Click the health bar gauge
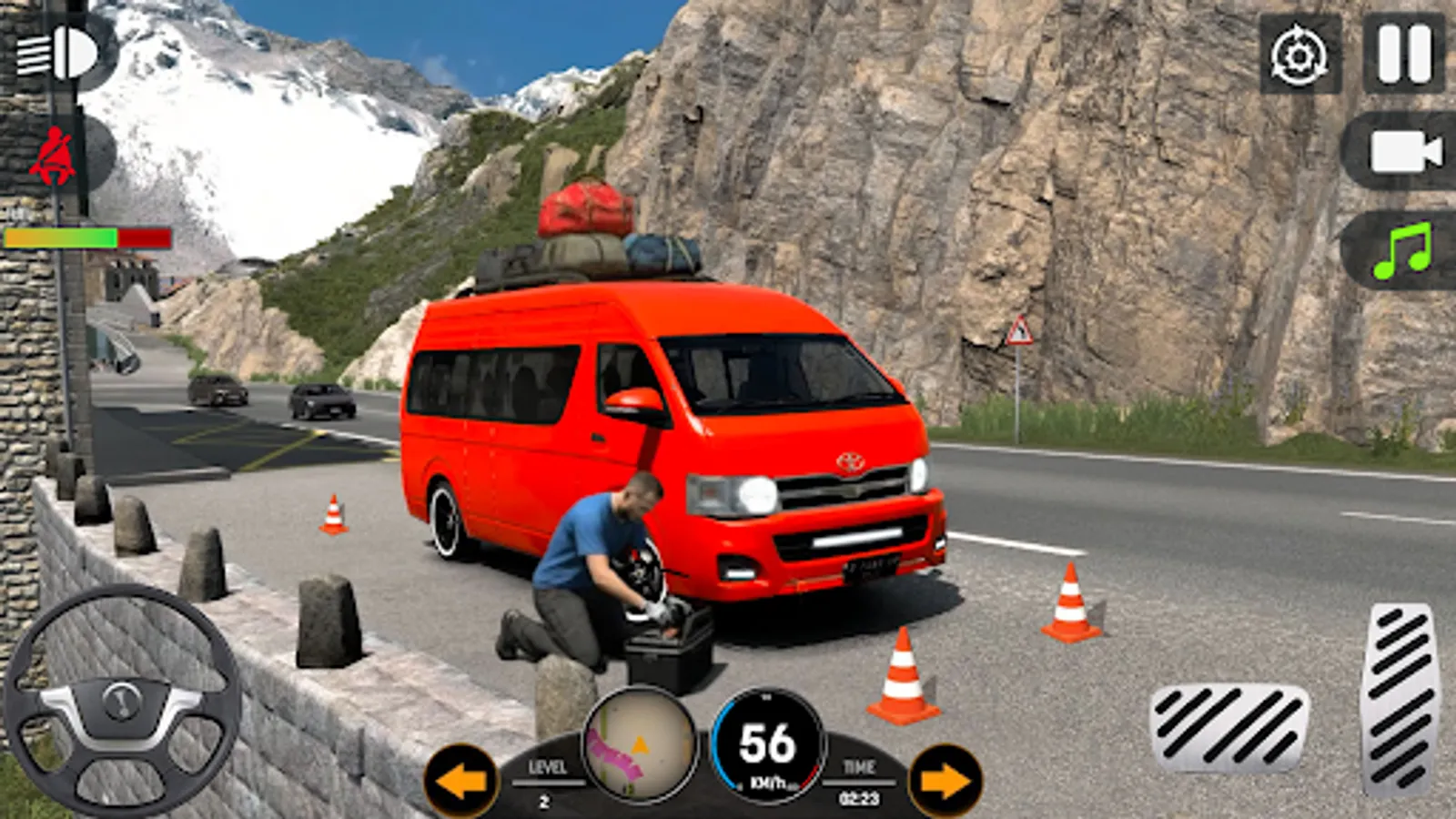This screenshot has width=1456, height=819. pos(88,238)
